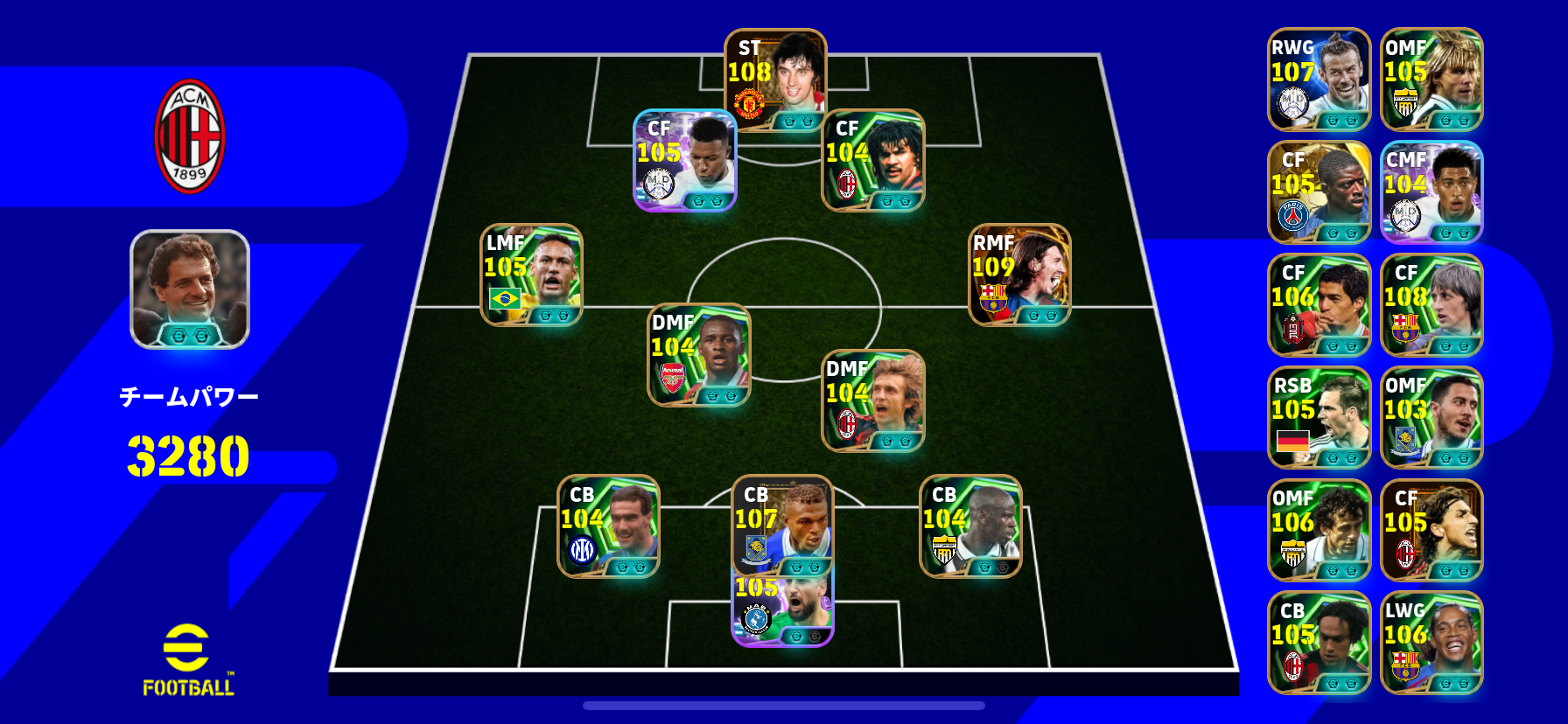This screenshot has width=1568, height=724.
Task: Pick substitute CF 108 Barcelona card
Action: click(x=1431, y=305)
